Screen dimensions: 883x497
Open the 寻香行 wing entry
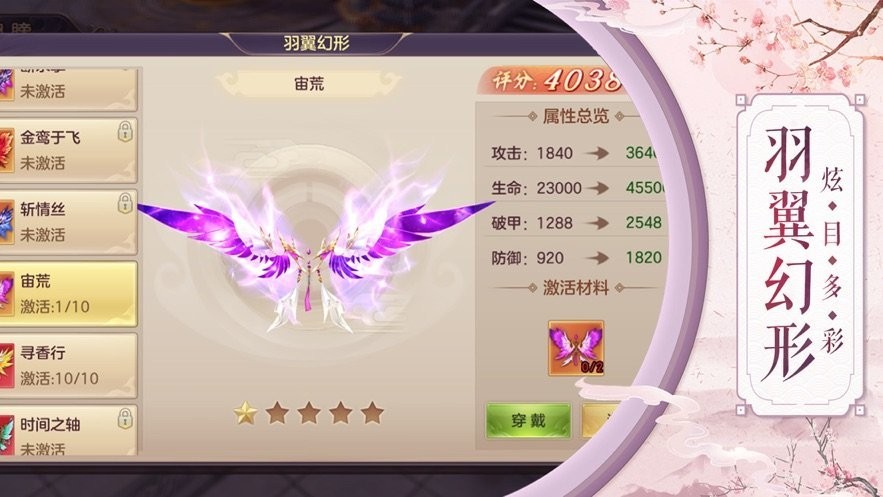pyautogui.click(x=68, y=366)
